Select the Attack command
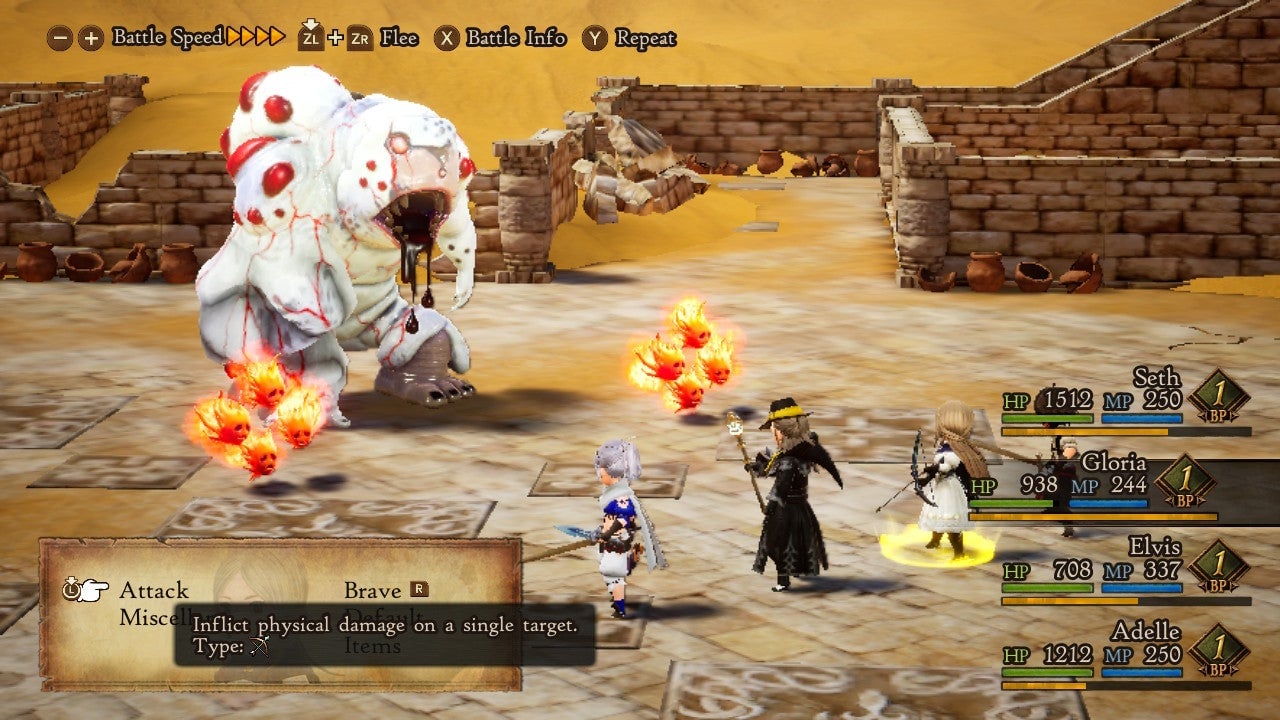 click(153, 590)
